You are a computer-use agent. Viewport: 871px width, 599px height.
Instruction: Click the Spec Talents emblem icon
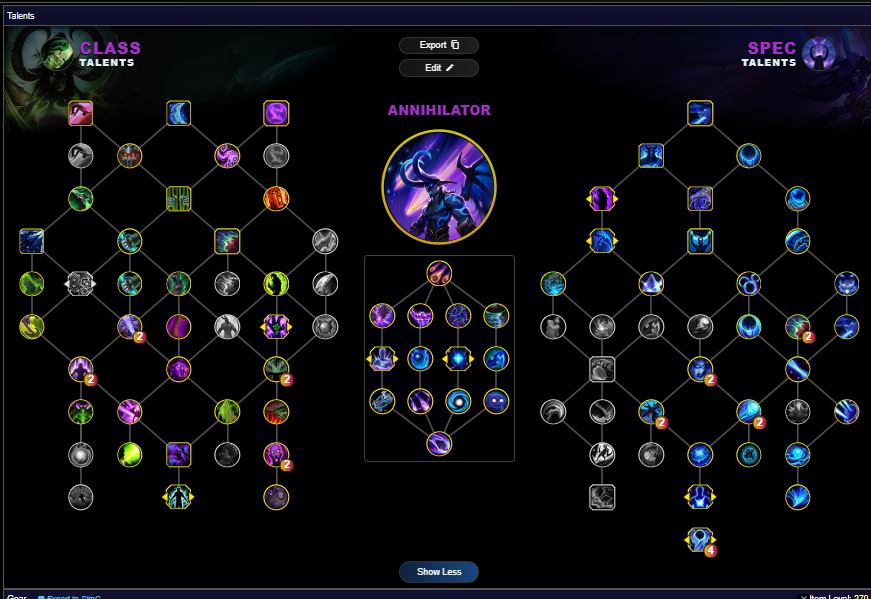819,54
